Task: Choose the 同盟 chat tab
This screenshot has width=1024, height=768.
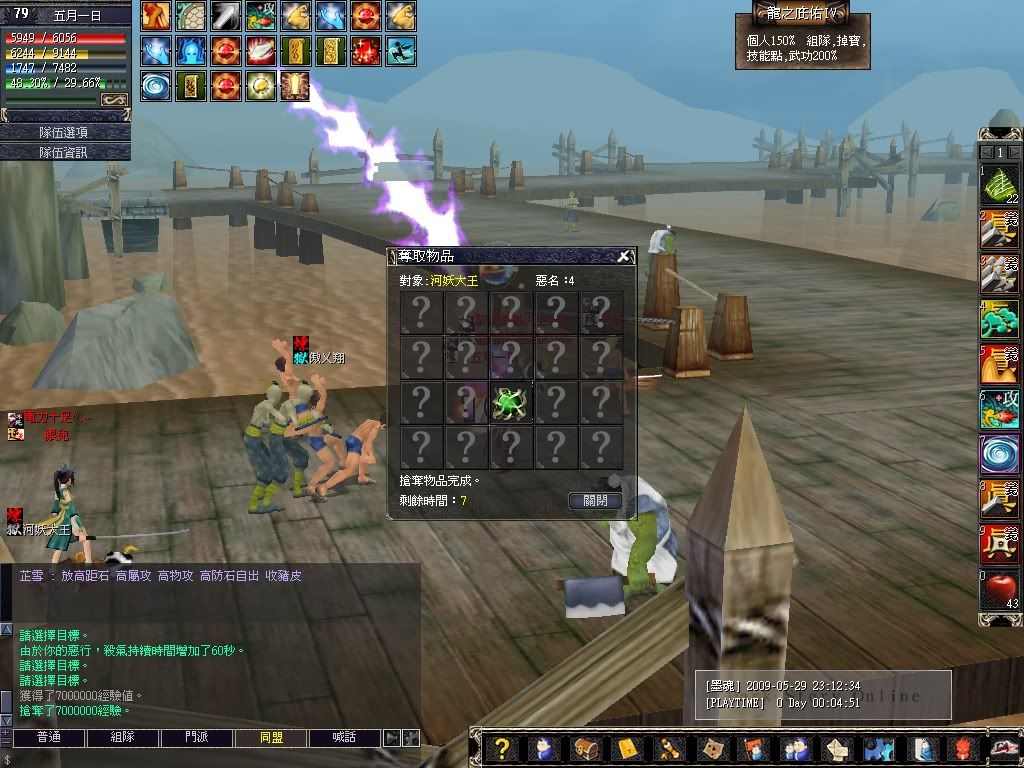Action: pyautogui.click(x=271, y=737)
